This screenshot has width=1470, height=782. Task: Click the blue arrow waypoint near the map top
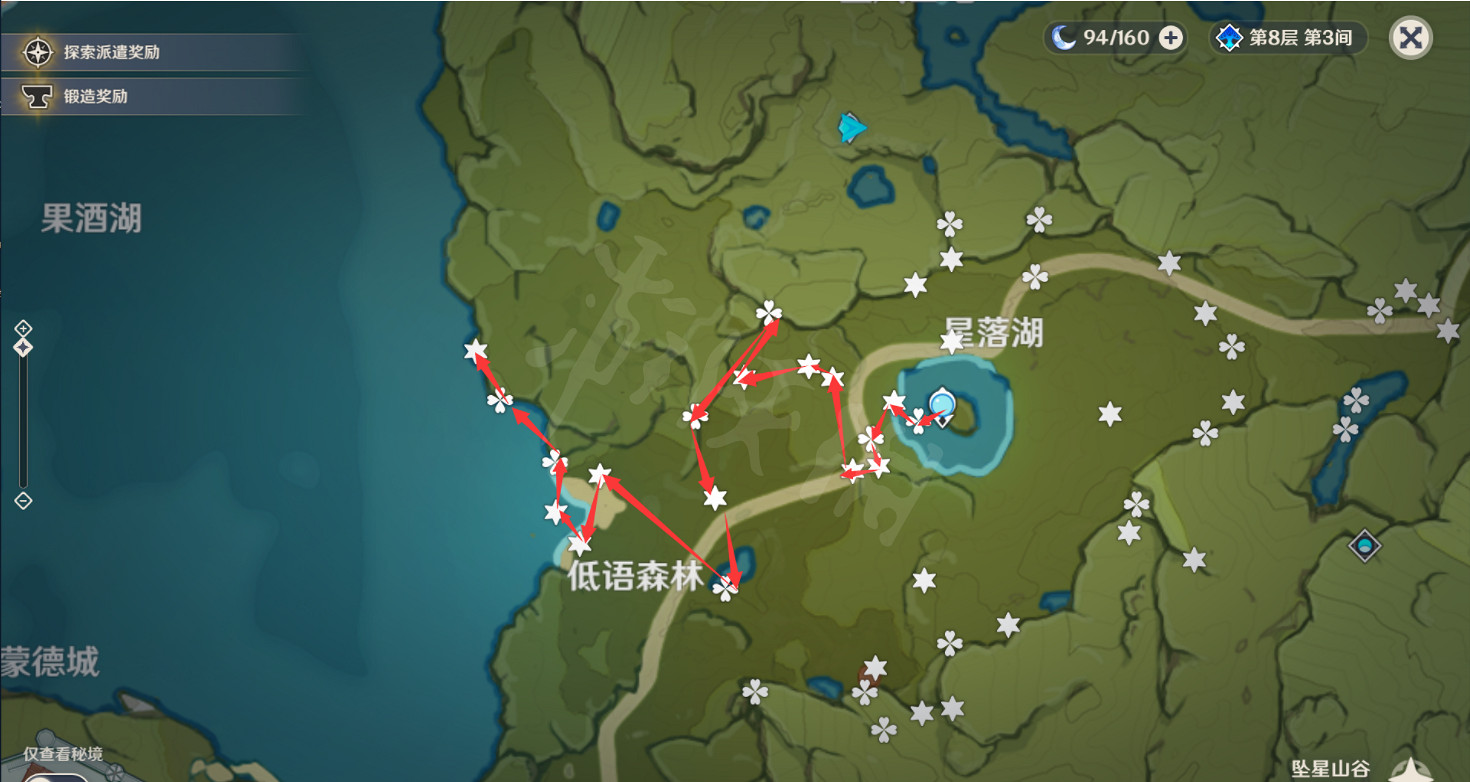pyautogui.click(x=849, y=126)
